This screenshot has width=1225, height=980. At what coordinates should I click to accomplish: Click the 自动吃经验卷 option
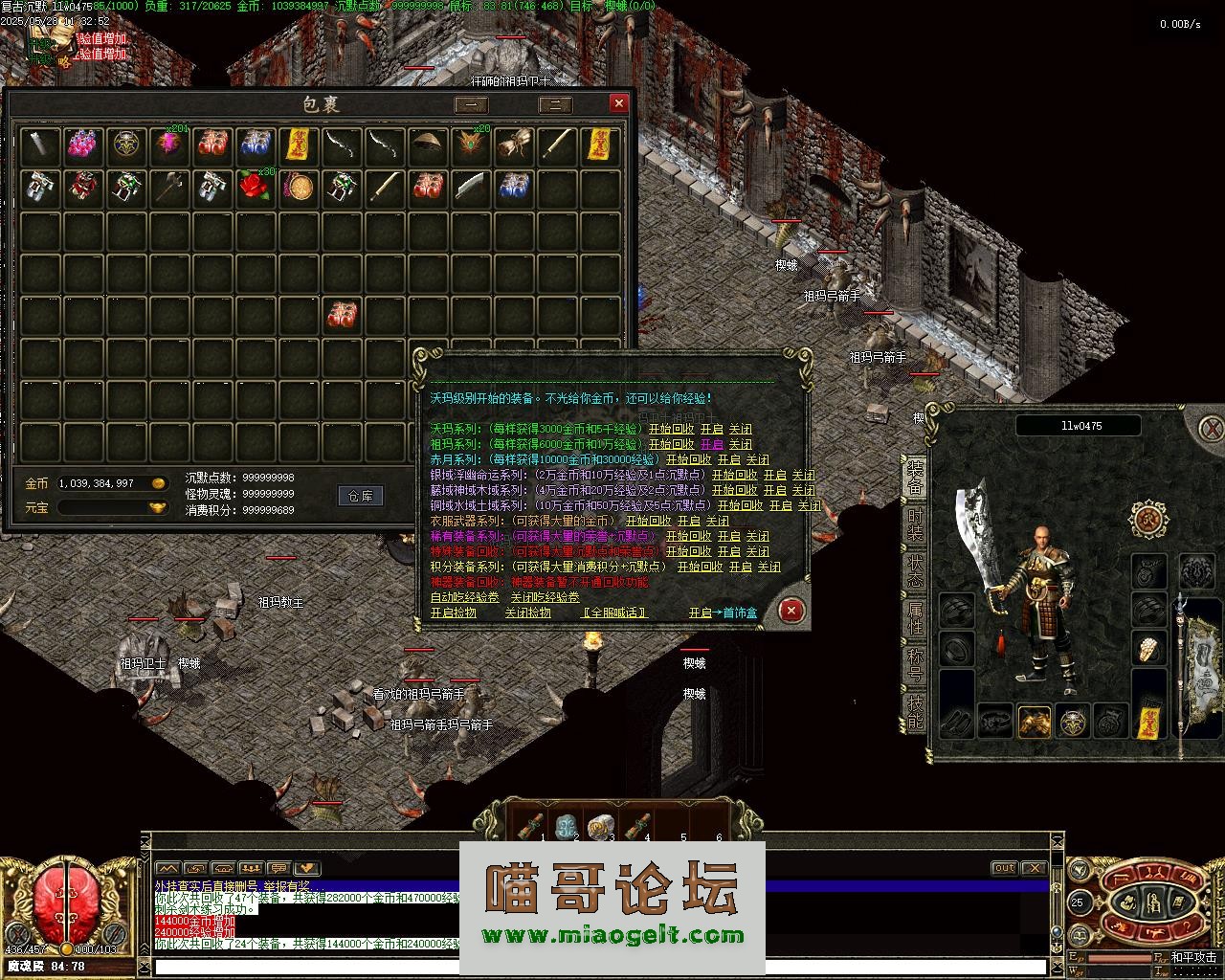coord(464,597)
